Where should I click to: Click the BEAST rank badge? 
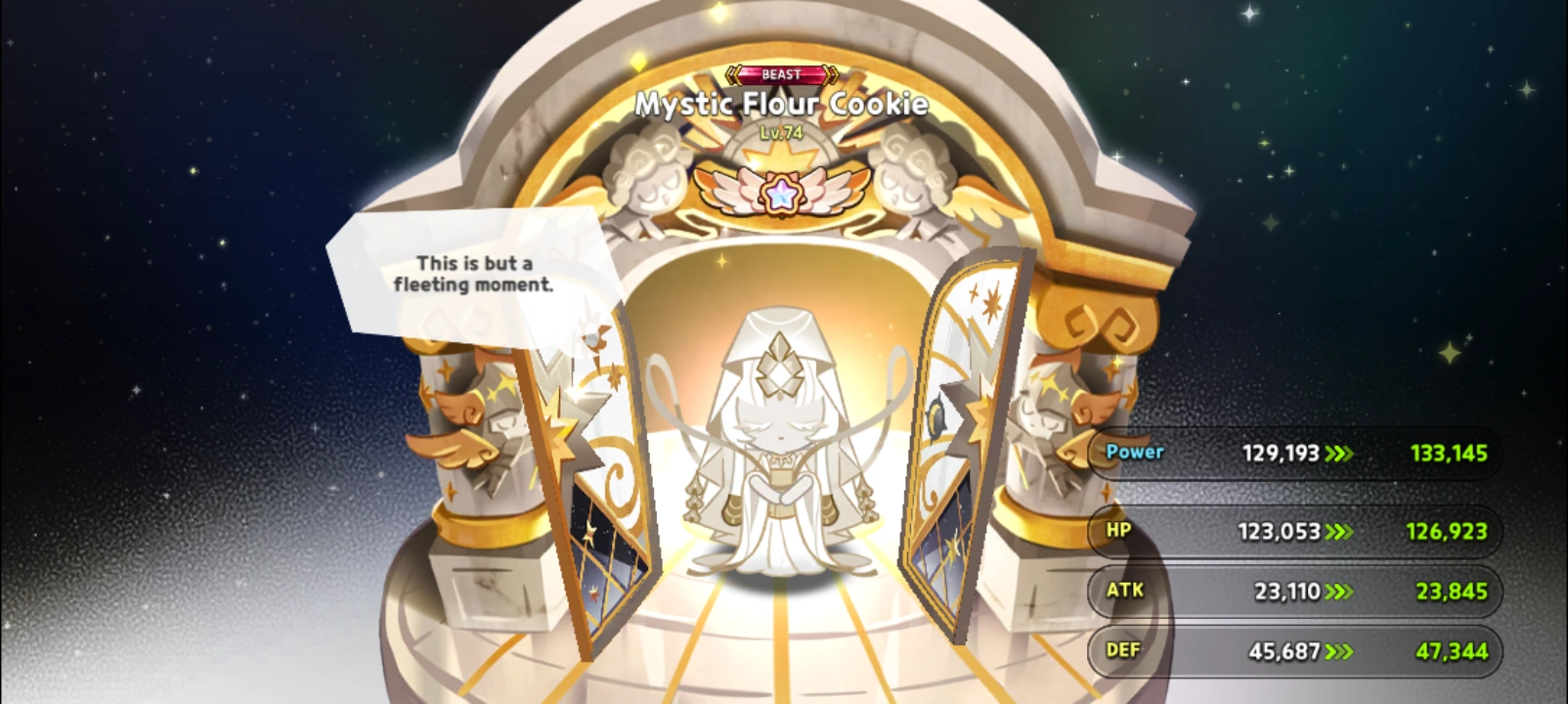(781, 74)
